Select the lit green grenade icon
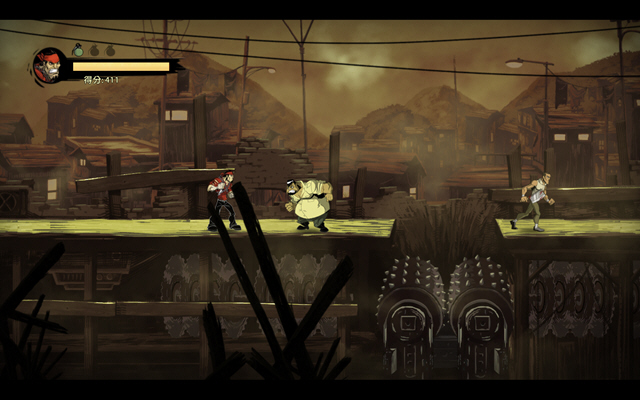Viewport: 640px width, 400px height. click(x=77, y=49)
